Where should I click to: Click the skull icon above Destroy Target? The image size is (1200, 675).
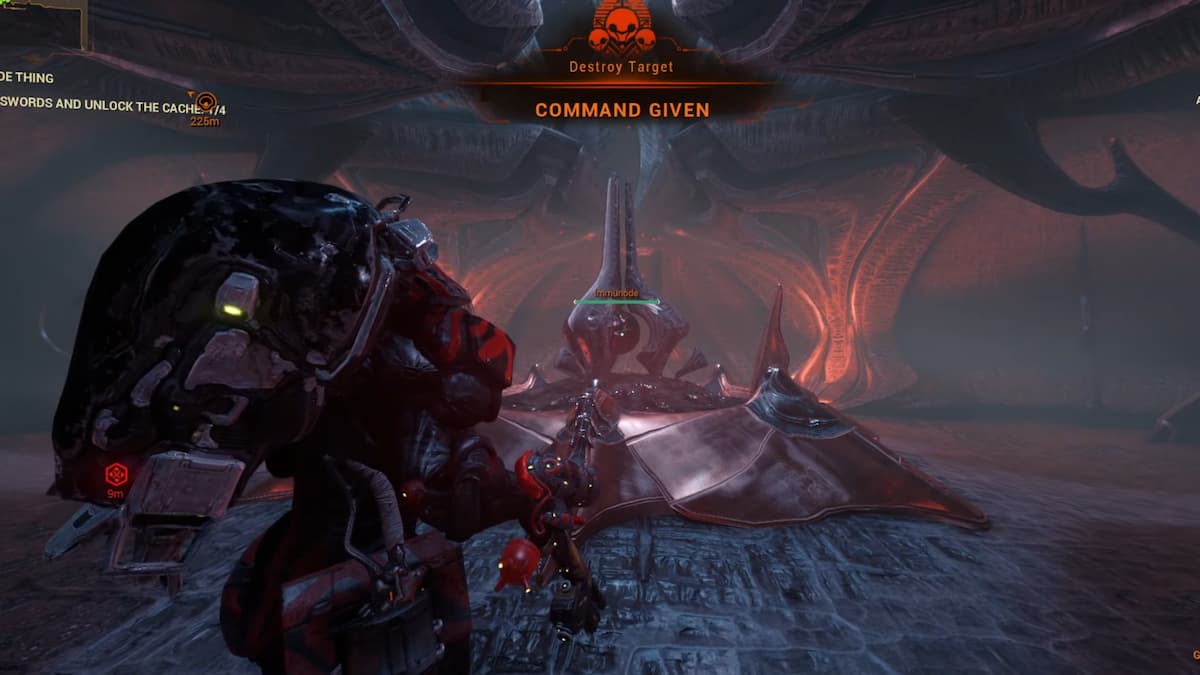click(x=622, y=28)
